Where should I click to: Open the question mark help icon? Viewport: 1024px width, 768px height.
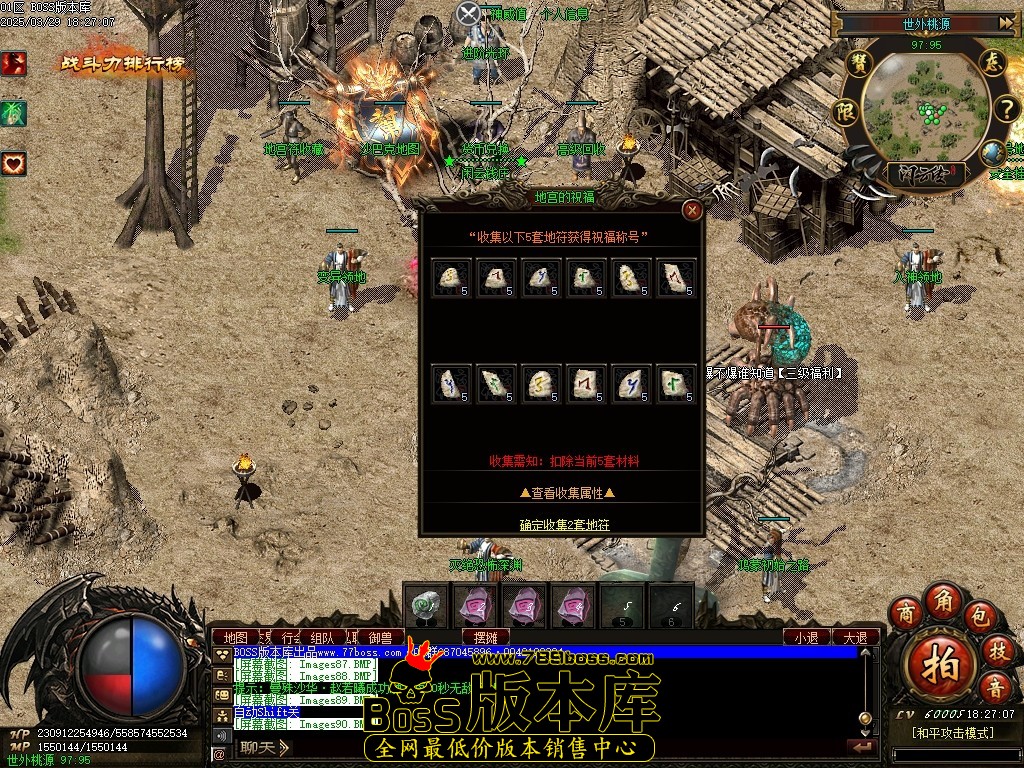click(1004, 109)
